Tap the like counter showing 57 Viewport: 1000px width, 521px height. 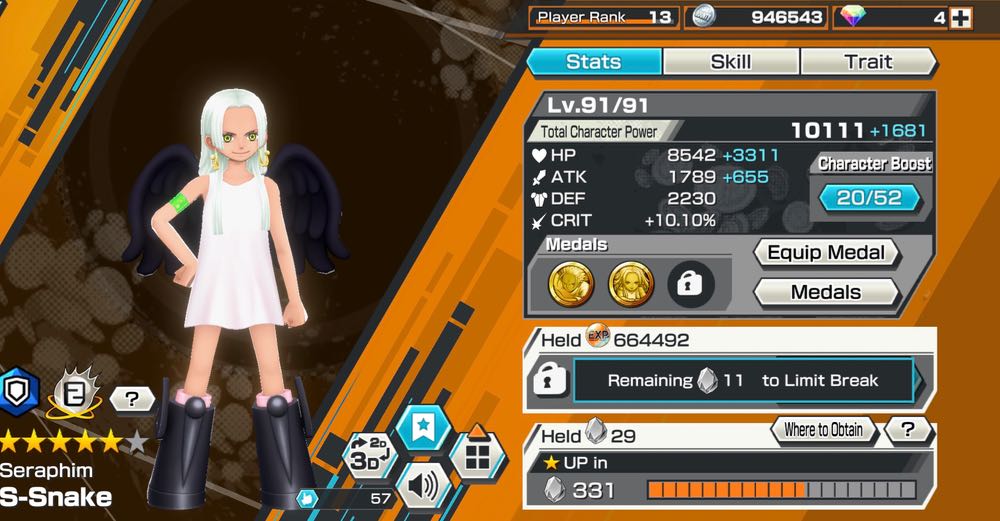345,498
